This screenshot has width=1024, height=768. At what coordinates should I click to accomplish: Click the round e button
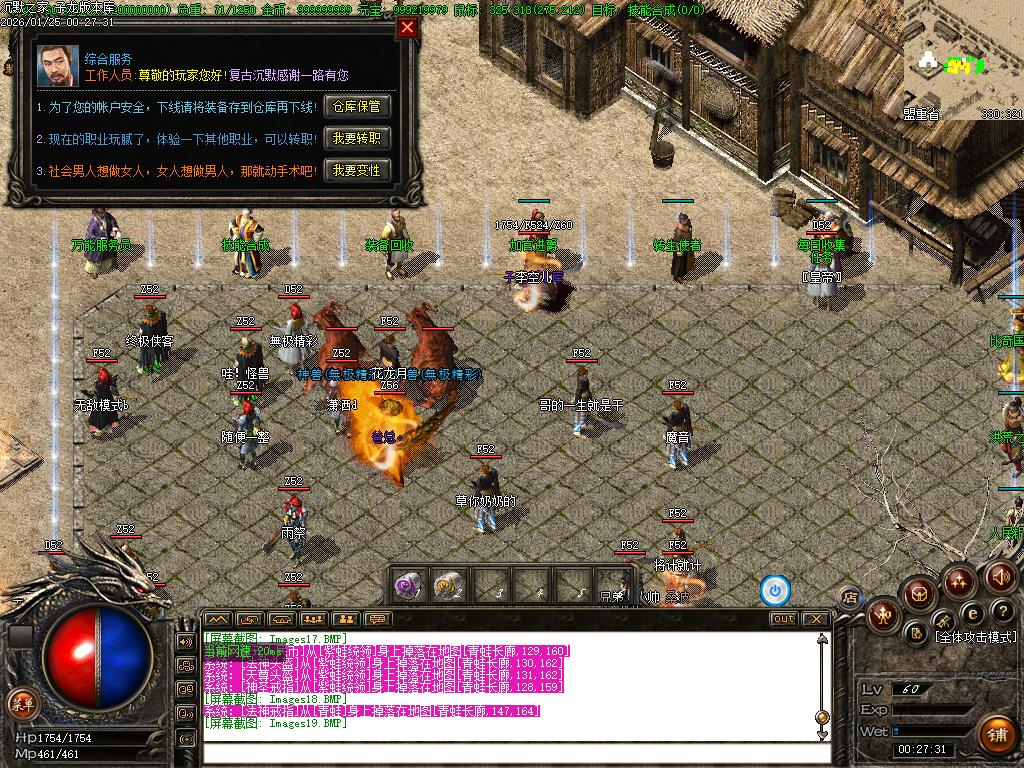(x=972, y=613)
